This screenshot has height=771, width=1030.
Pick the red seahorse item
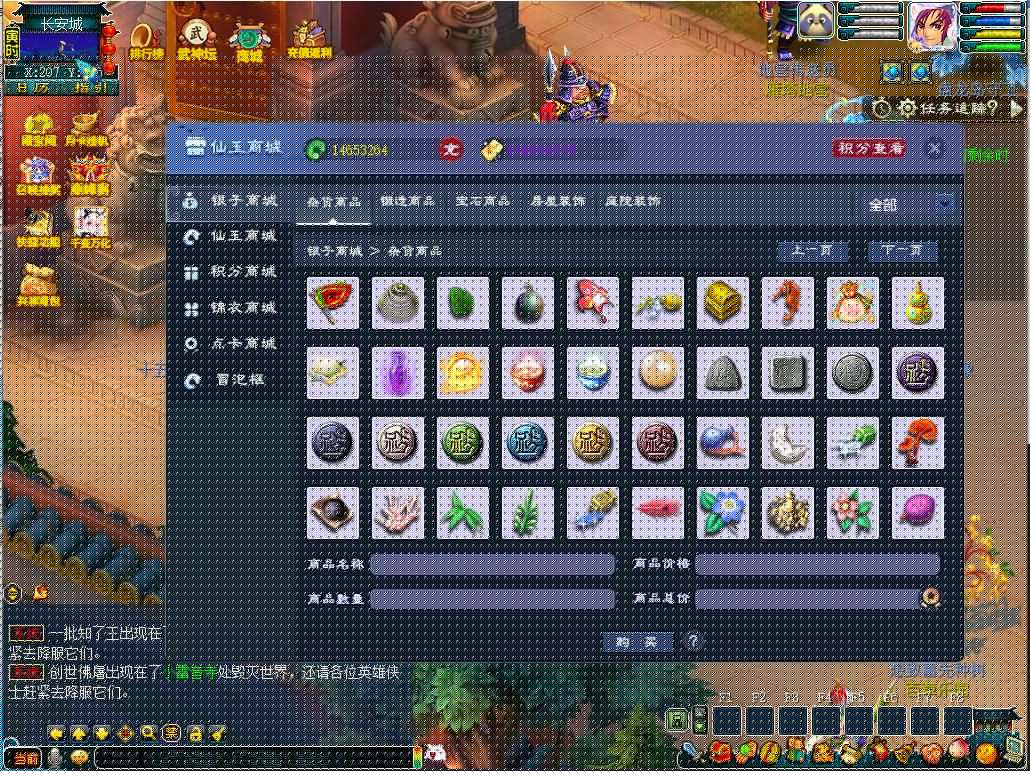788,303
